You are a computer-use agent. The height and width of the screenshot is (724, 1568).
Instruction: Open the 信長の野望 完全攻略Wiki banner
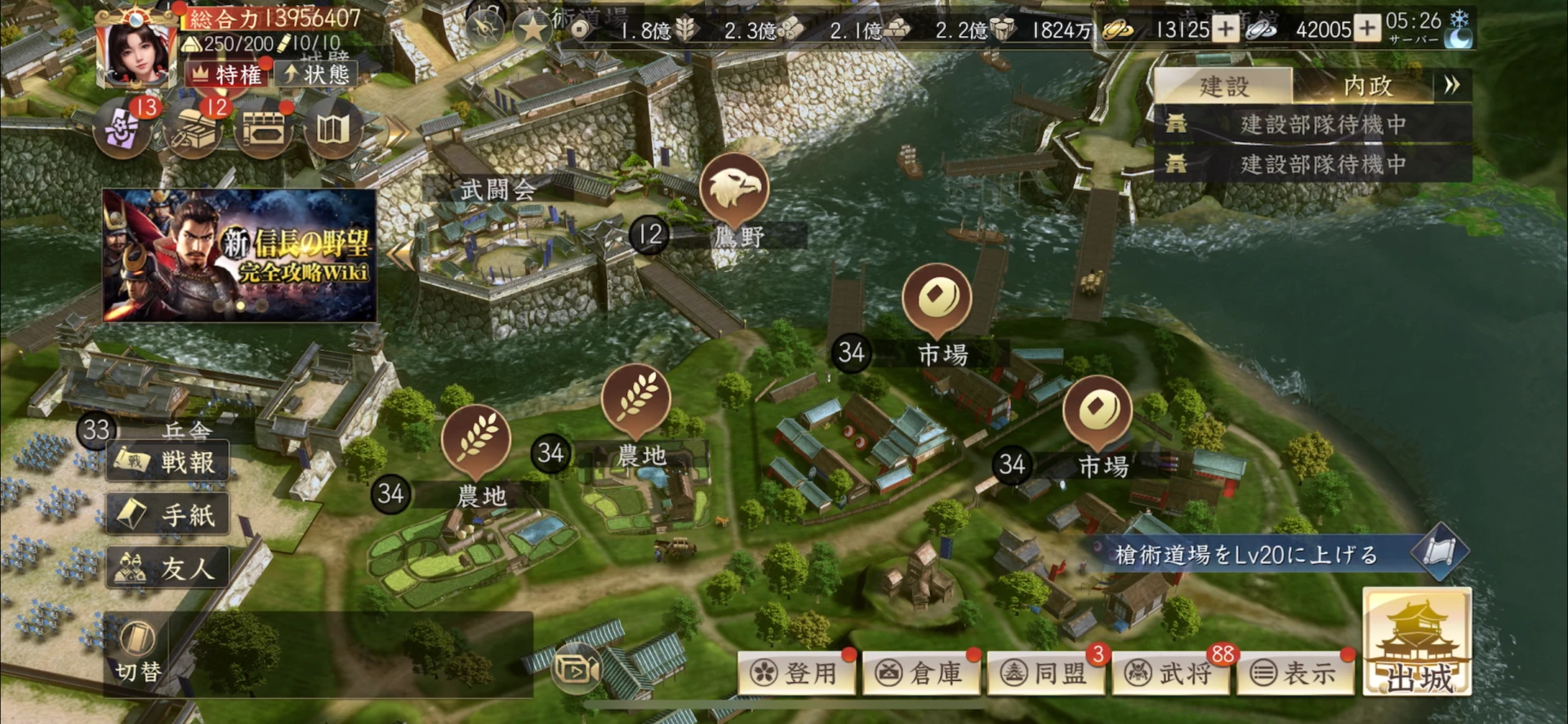coord(239,255)
